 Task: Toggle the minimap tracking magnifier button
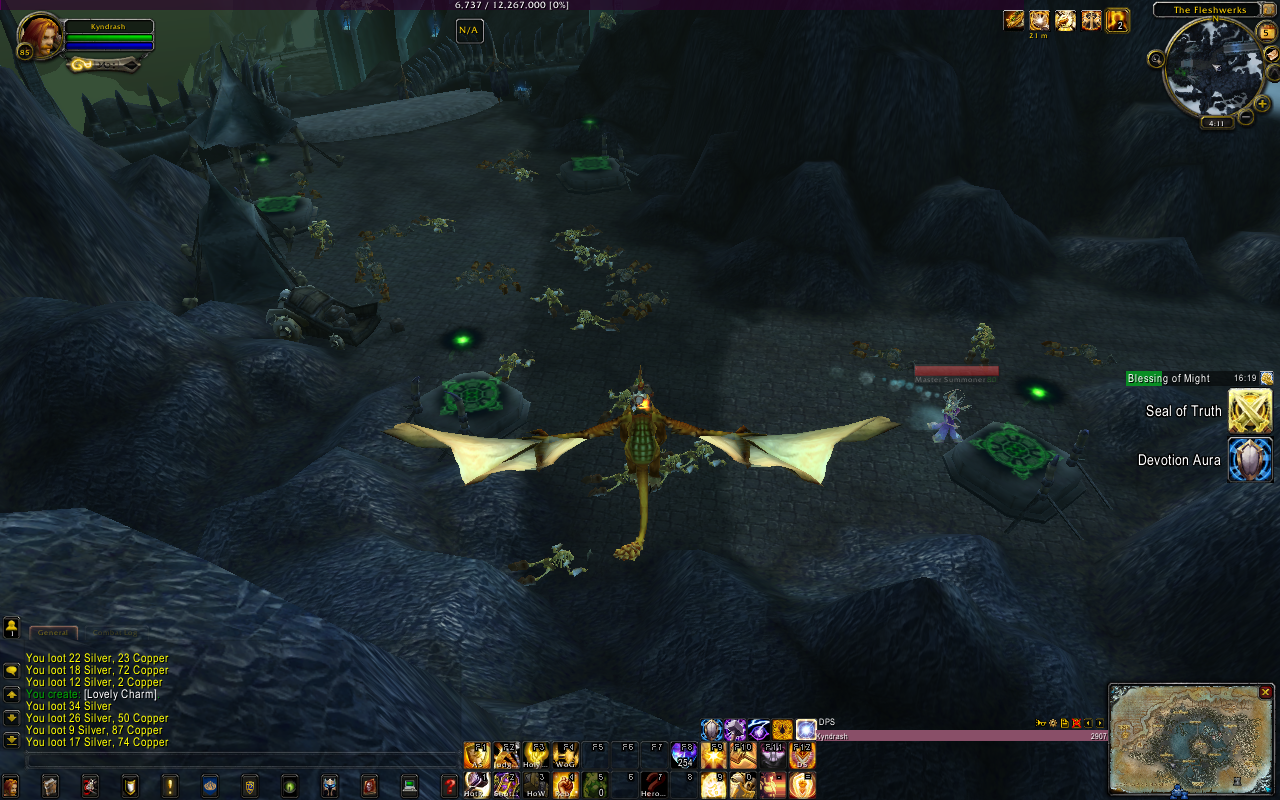click(1157, 59)
